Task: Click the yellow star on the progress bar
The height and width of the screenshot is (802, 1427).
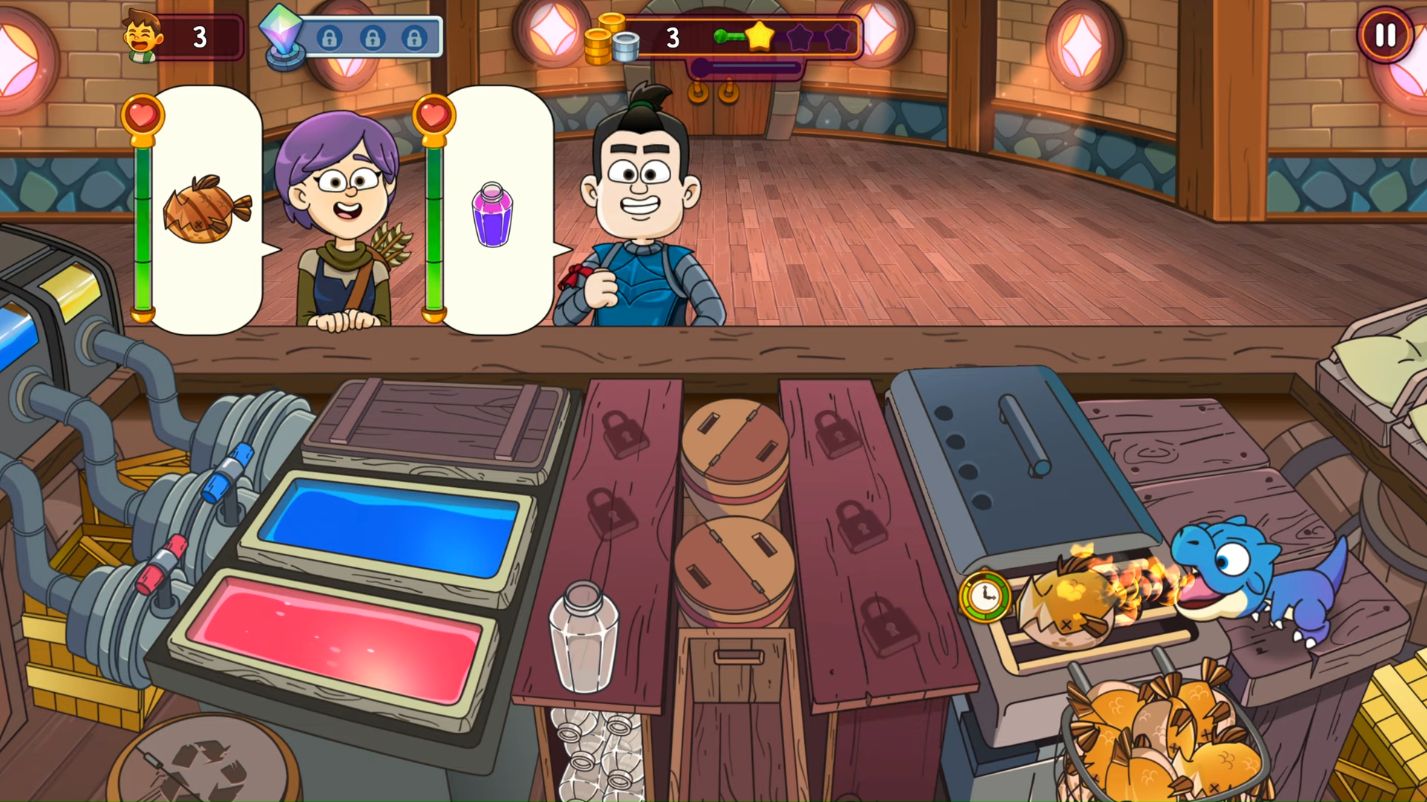Action: pyautogui.click(x=760, y=36)
